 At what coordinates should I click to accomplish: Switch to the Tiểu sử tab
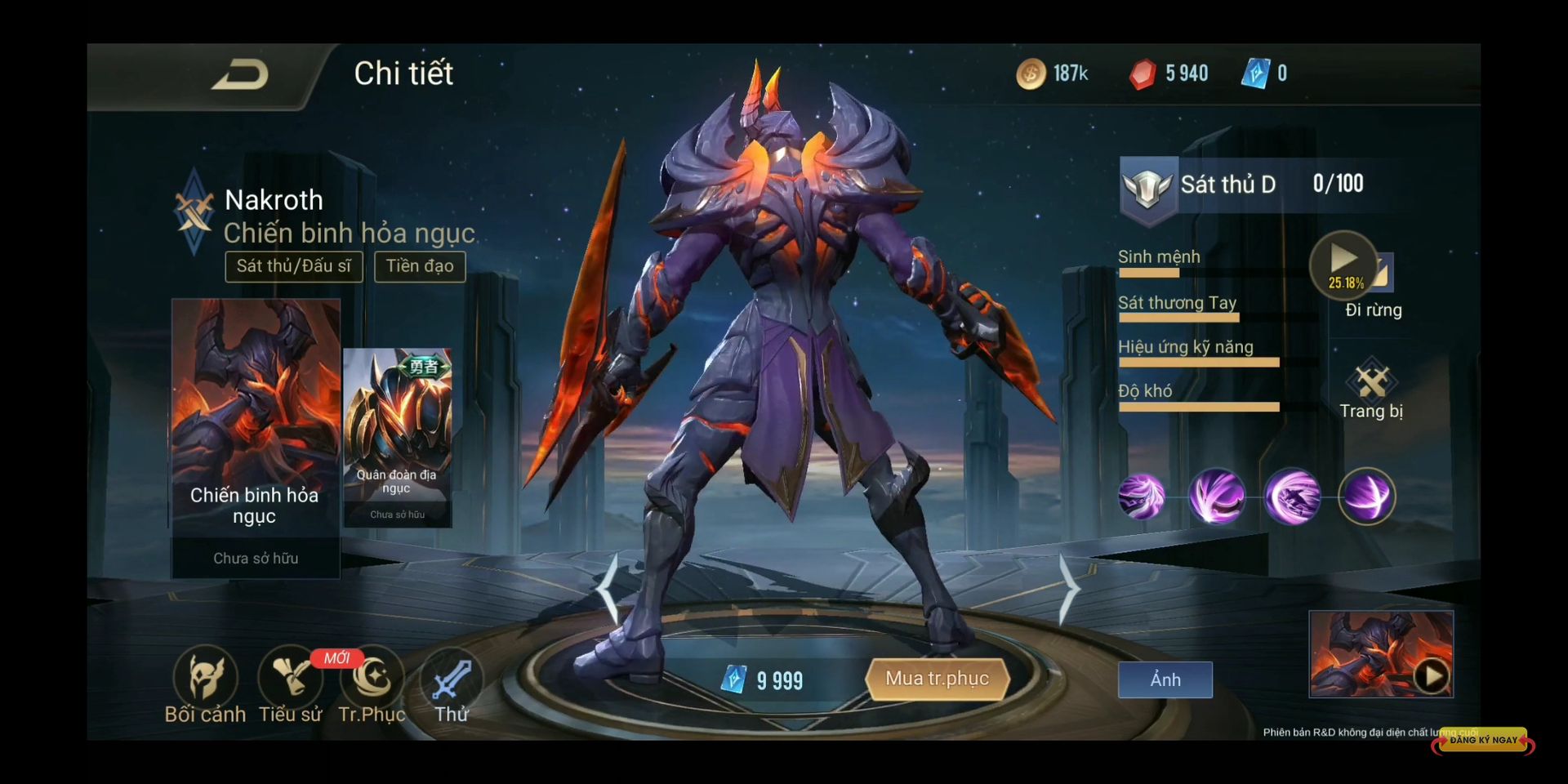tap(290, 684)
